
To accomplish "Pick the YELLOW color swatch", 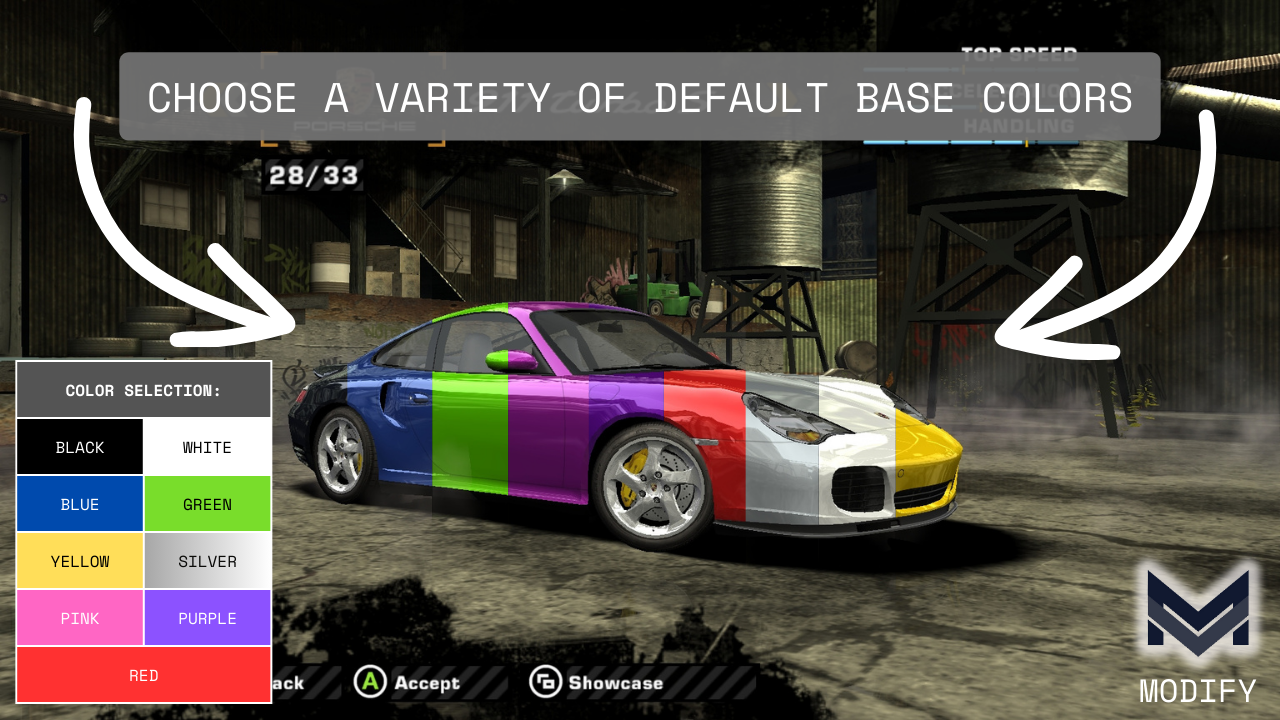I will pos(80,560).
